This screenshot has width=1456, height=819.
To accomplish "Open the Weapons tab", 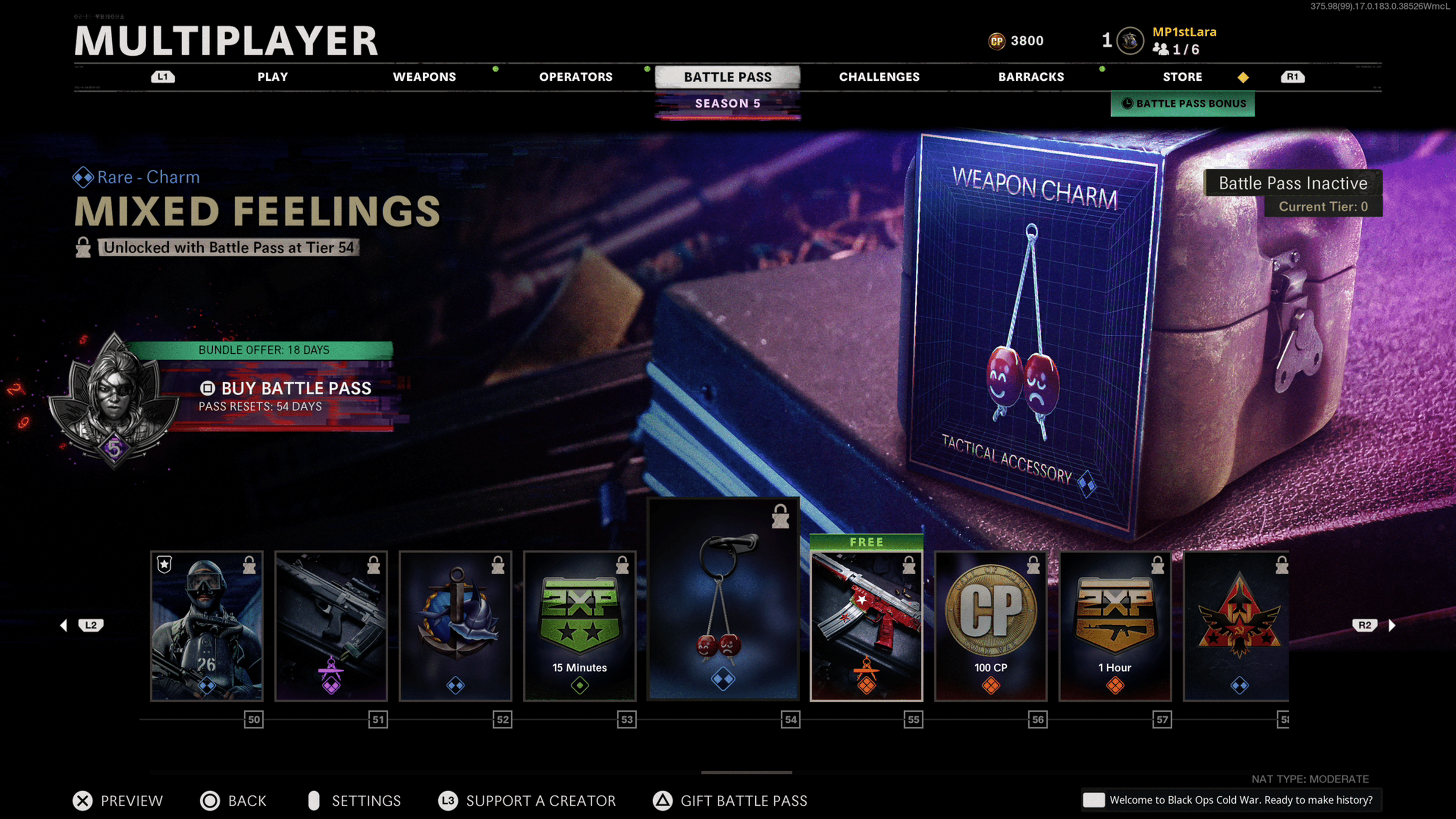I will pos(424,77).
